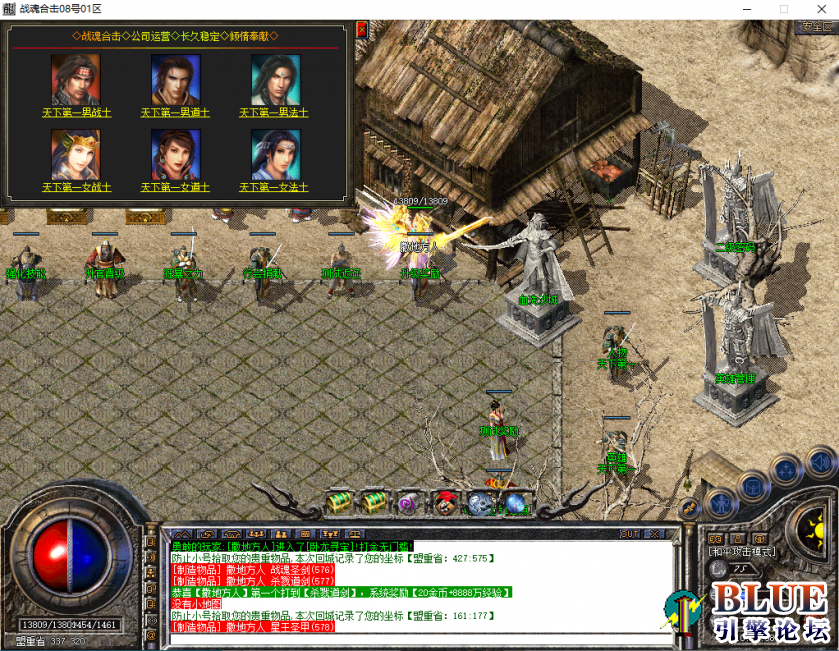This screenshot has width=839, height=651.
Task: Click the red-hatted character hotbar icon
Action: click(x=444, y=502)
